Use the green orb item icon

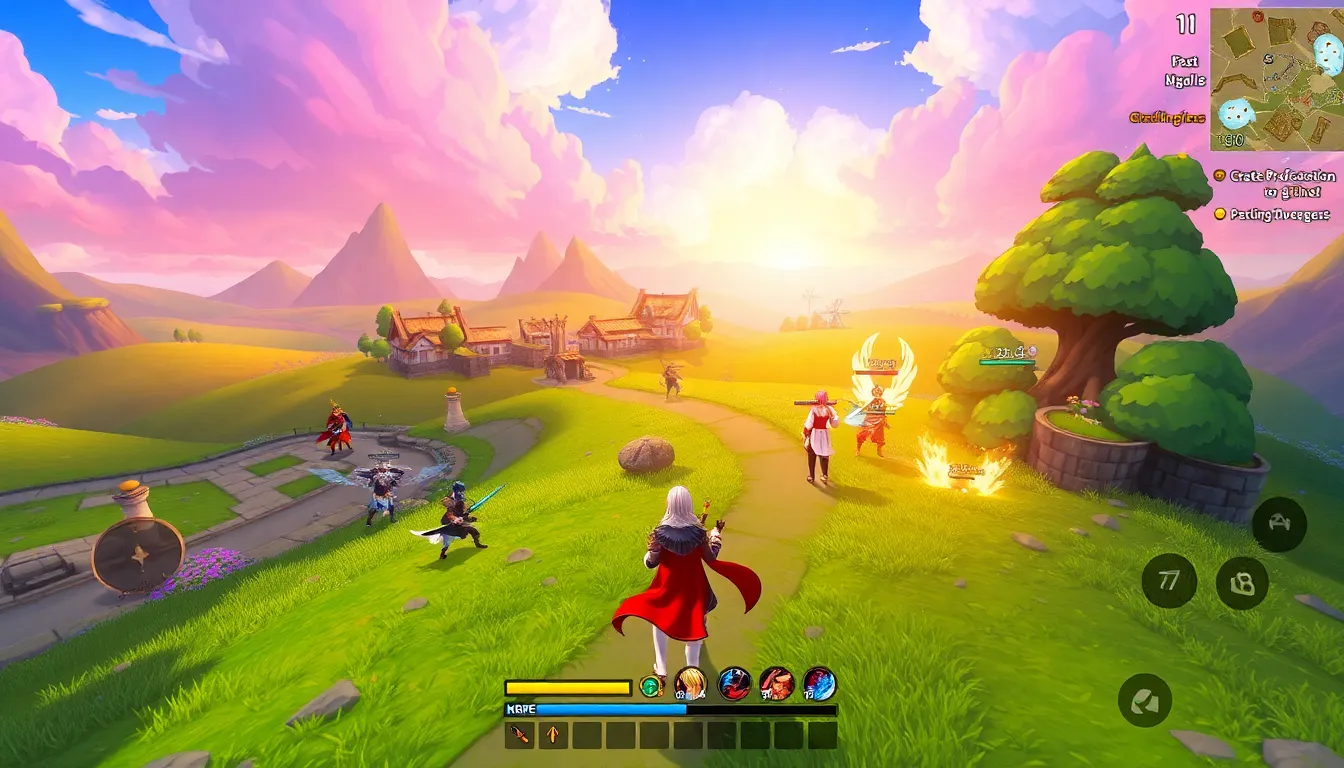point(651,686)
